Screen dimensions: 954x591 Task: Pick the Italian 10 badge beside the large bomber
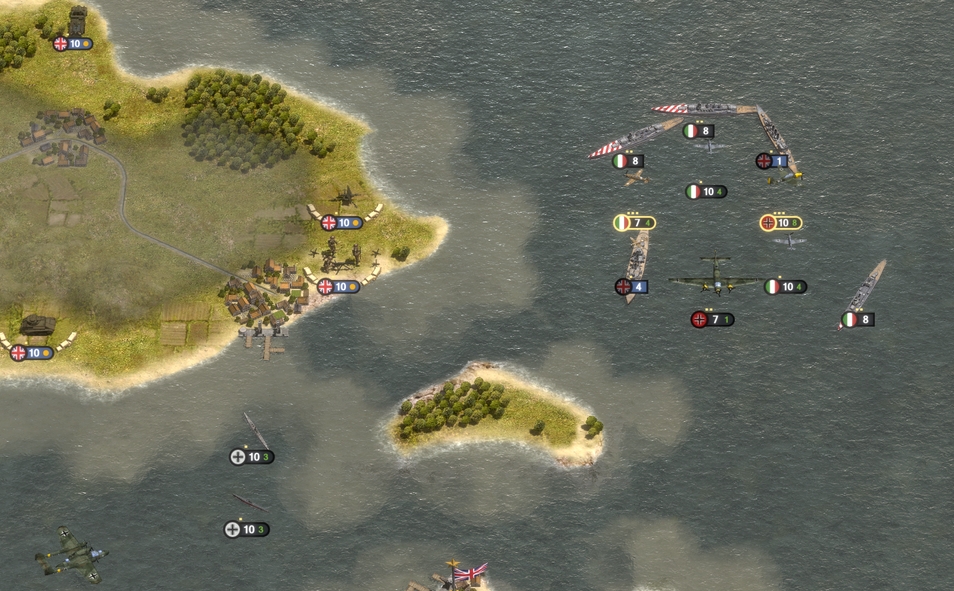pos(785,287)
